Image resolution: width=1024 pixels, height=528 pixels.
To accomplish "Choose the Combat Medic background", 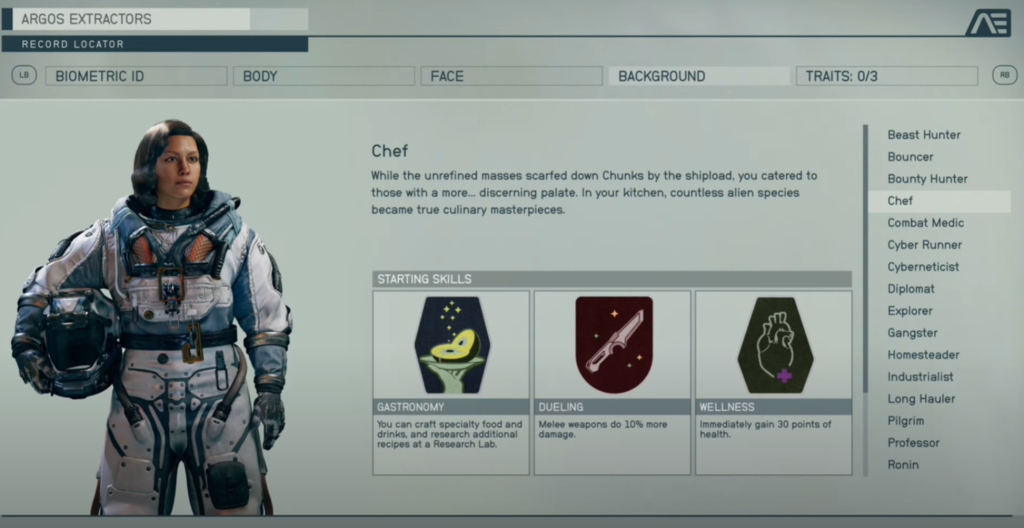I will (x=926, y=223).
